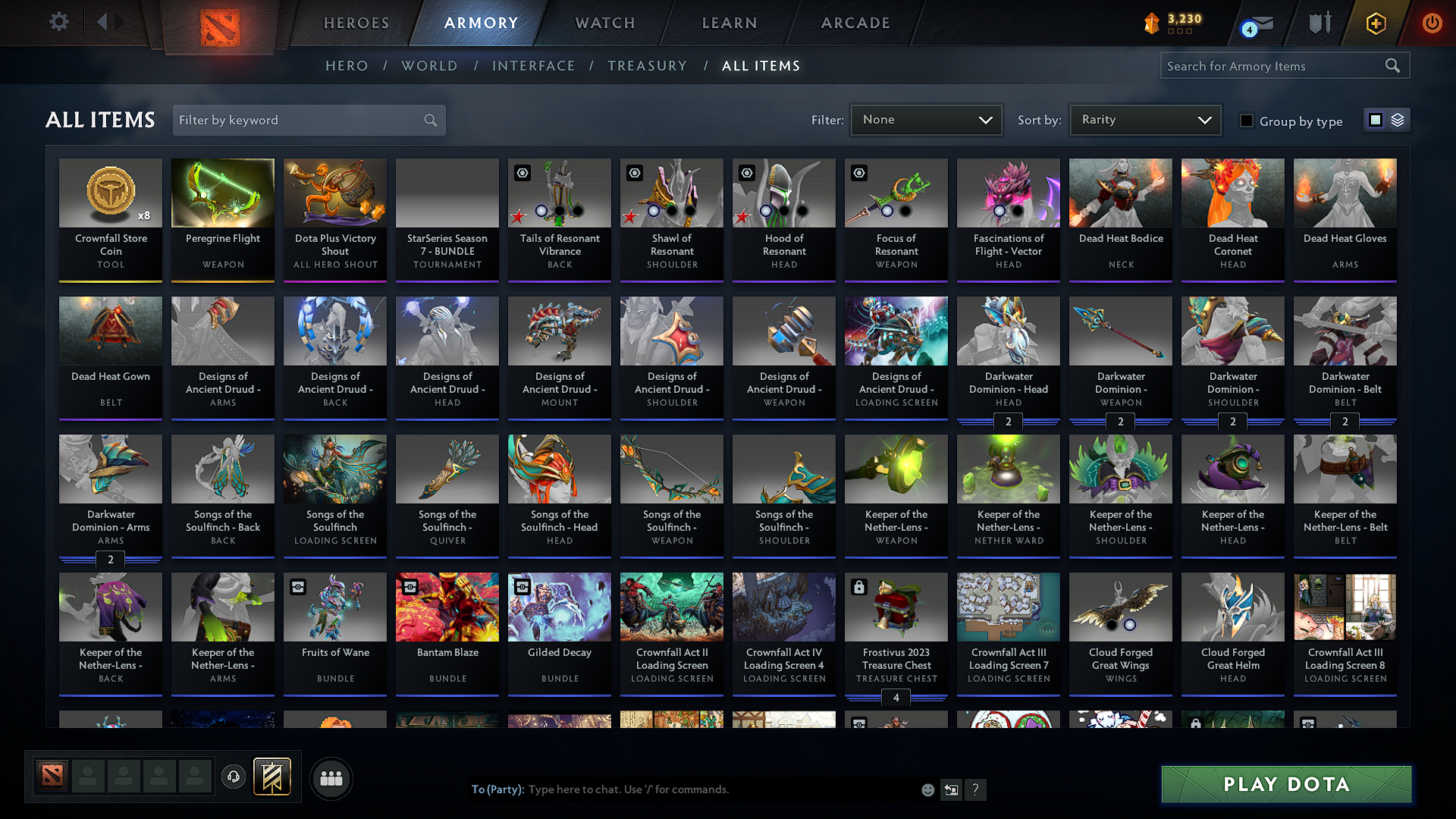Click the party chat input field

pyautogui.click(x=682, y=789)
